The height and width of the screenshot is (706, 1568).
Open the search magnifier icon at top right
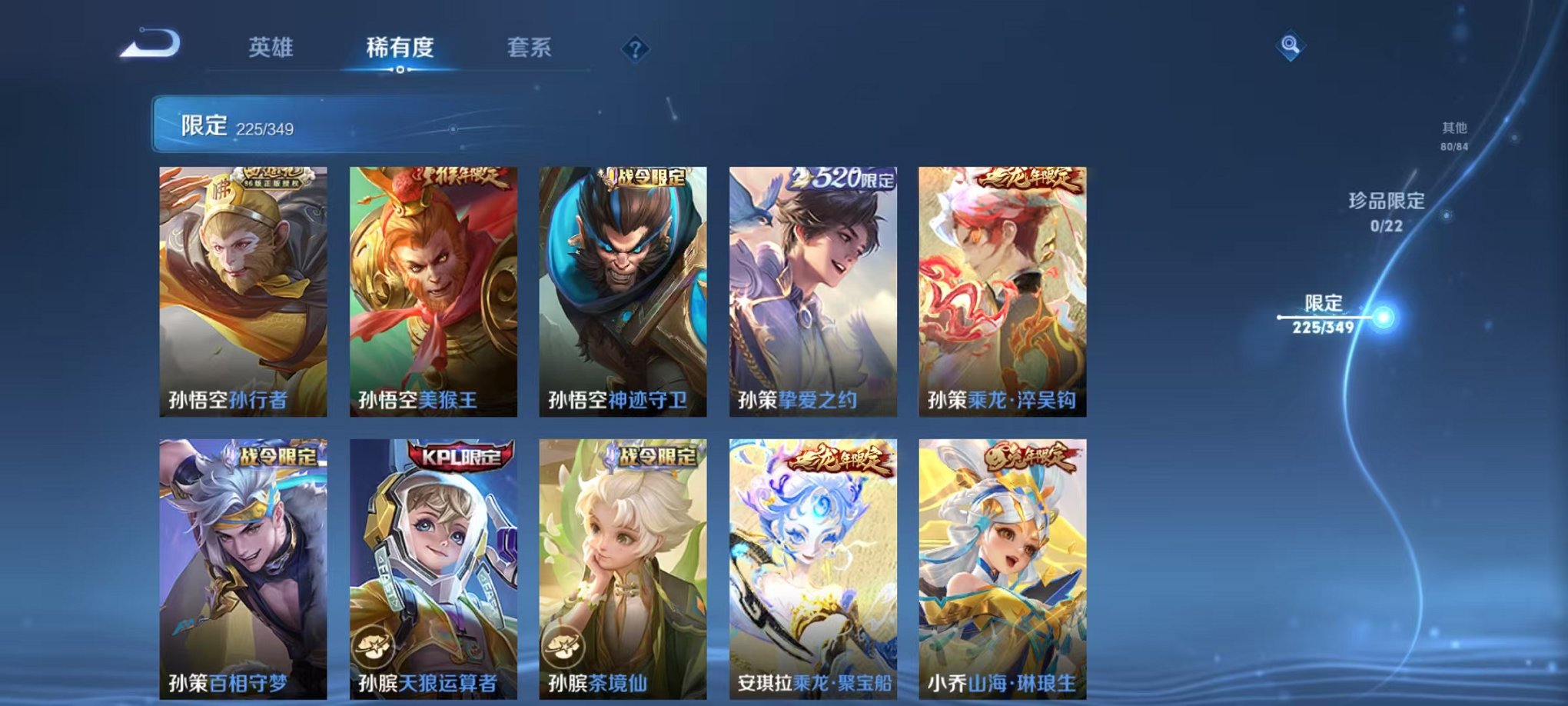pyautogui.click(x=1291, y=45)
